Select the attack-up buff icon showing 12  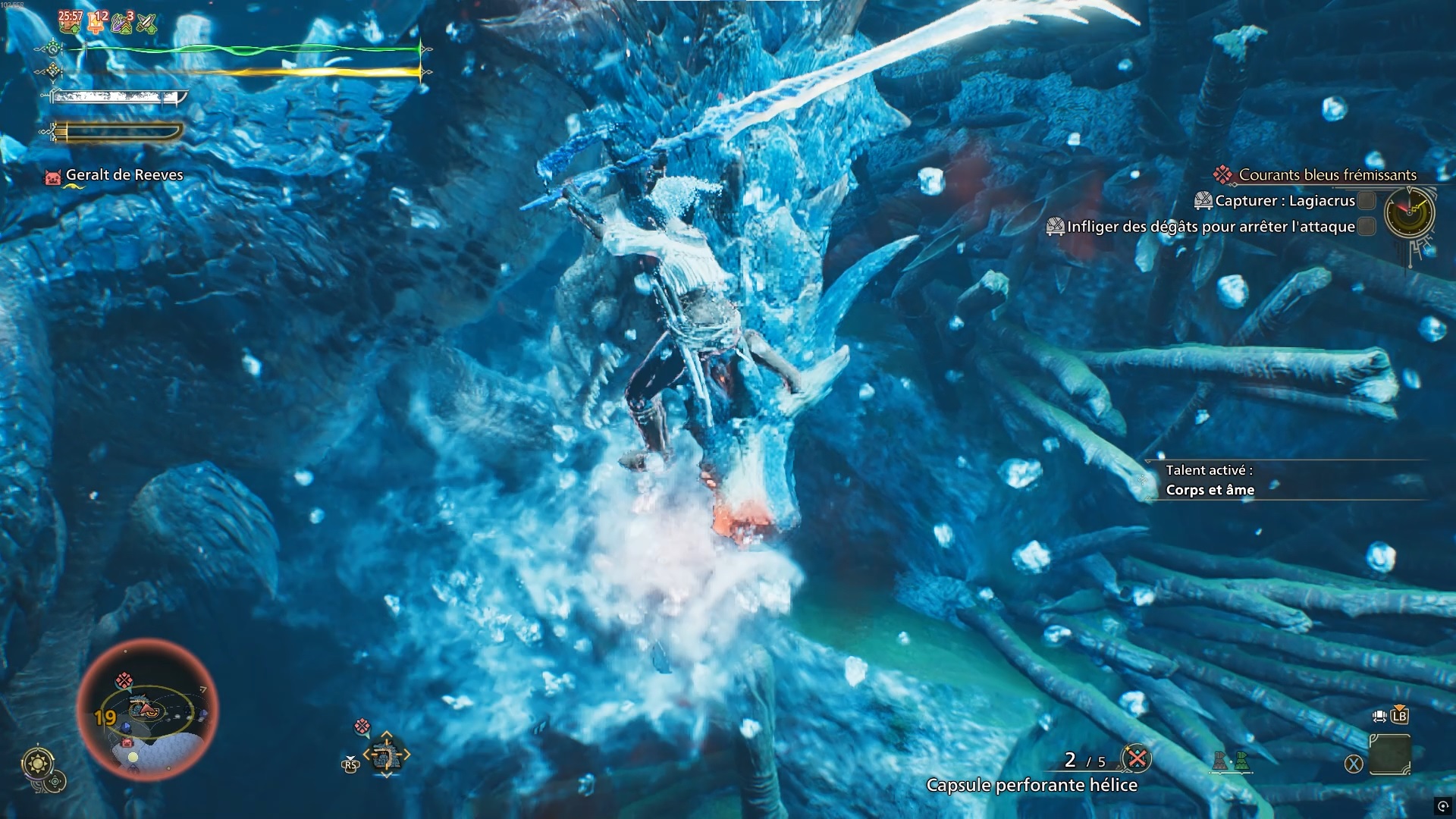click(x=95, y=23)
